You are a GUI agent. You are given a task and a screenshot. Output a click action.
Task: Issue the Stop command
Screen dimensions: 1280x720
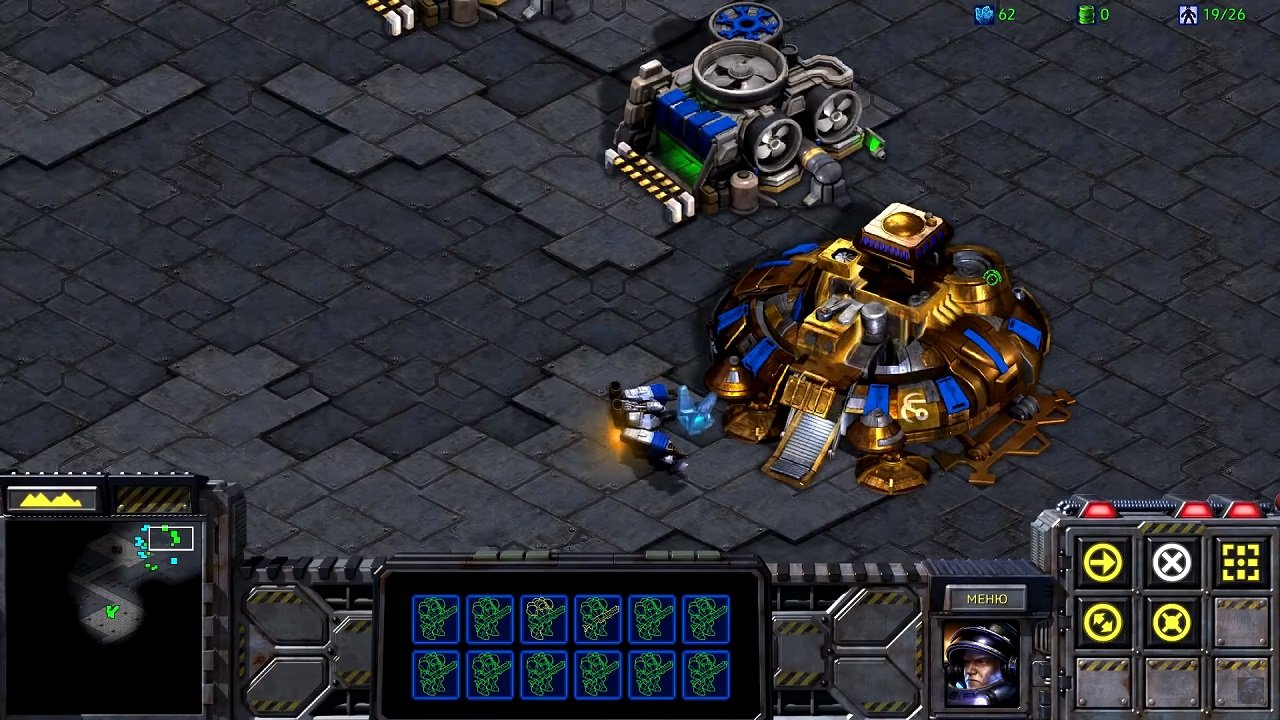1172,562
